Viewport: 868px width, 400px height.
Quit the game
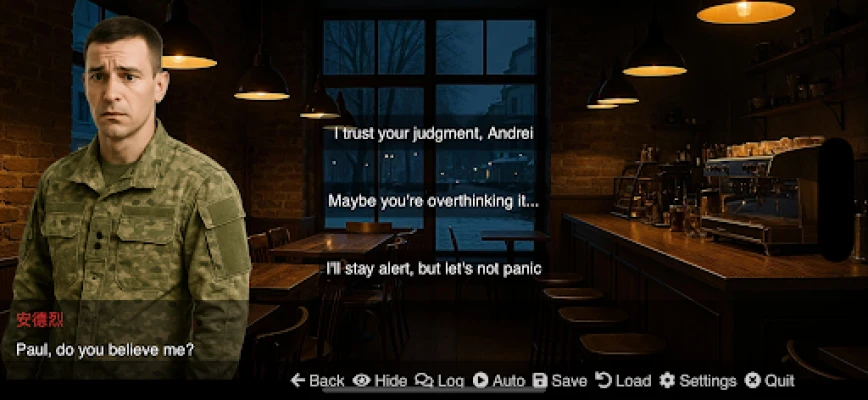(x=770, y=381)
